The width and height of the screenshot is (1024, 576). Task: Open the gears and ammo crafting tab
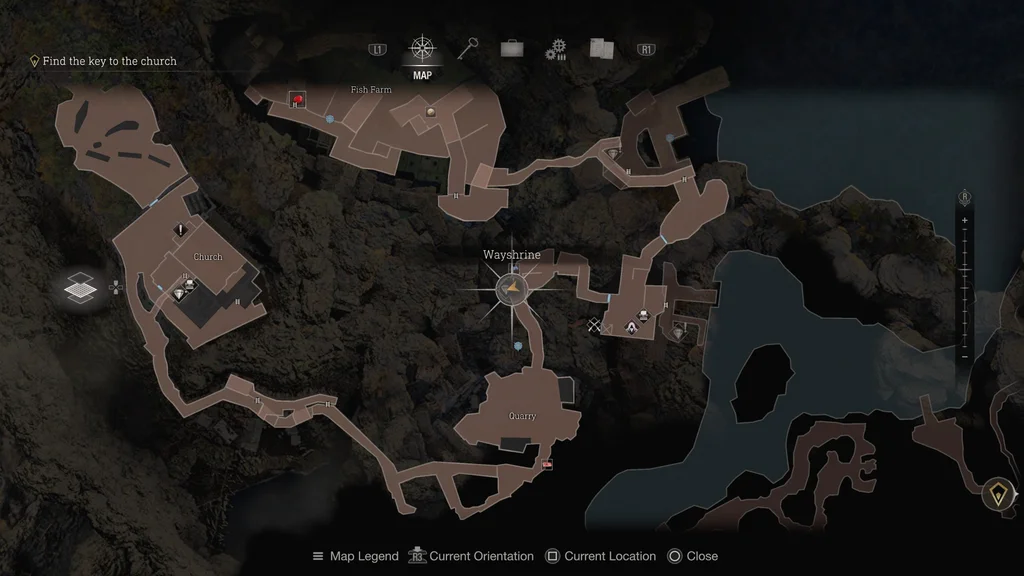click(556, 50)
